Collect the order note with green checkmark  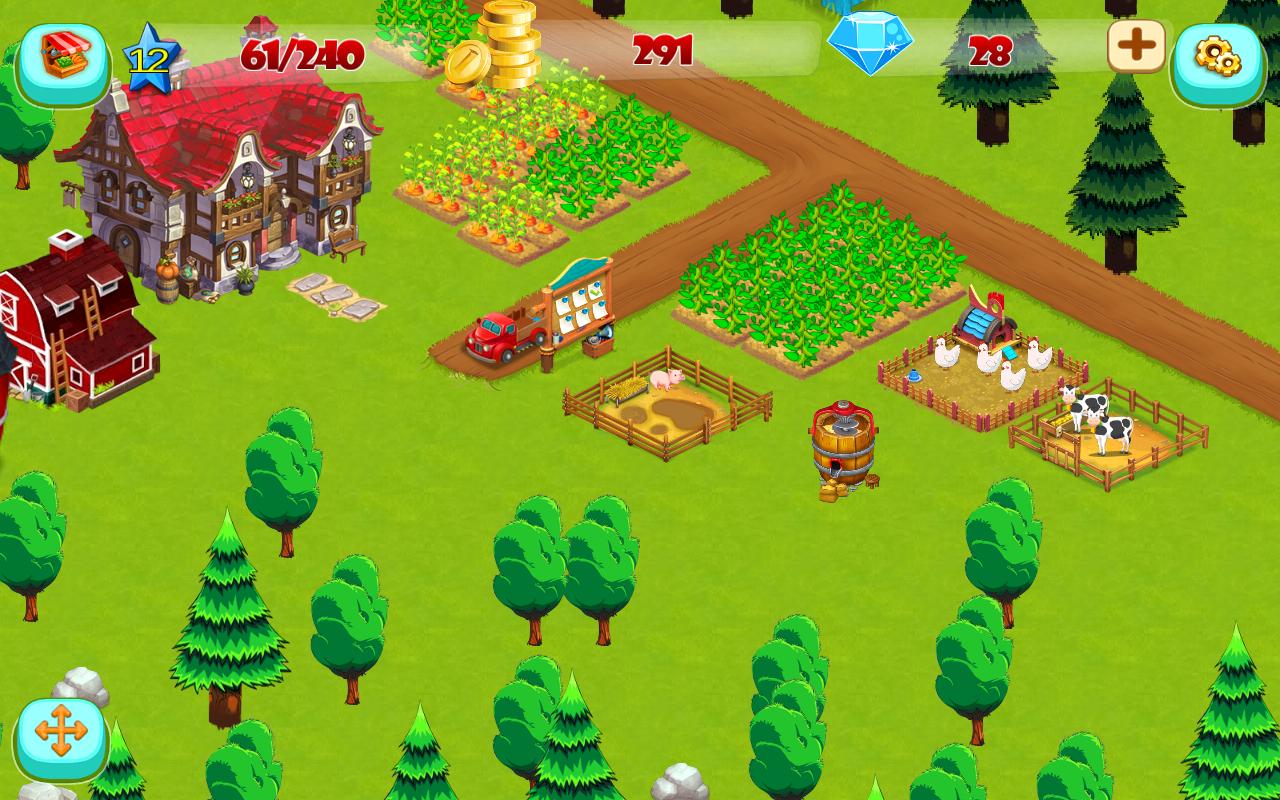tap(595, 290)
